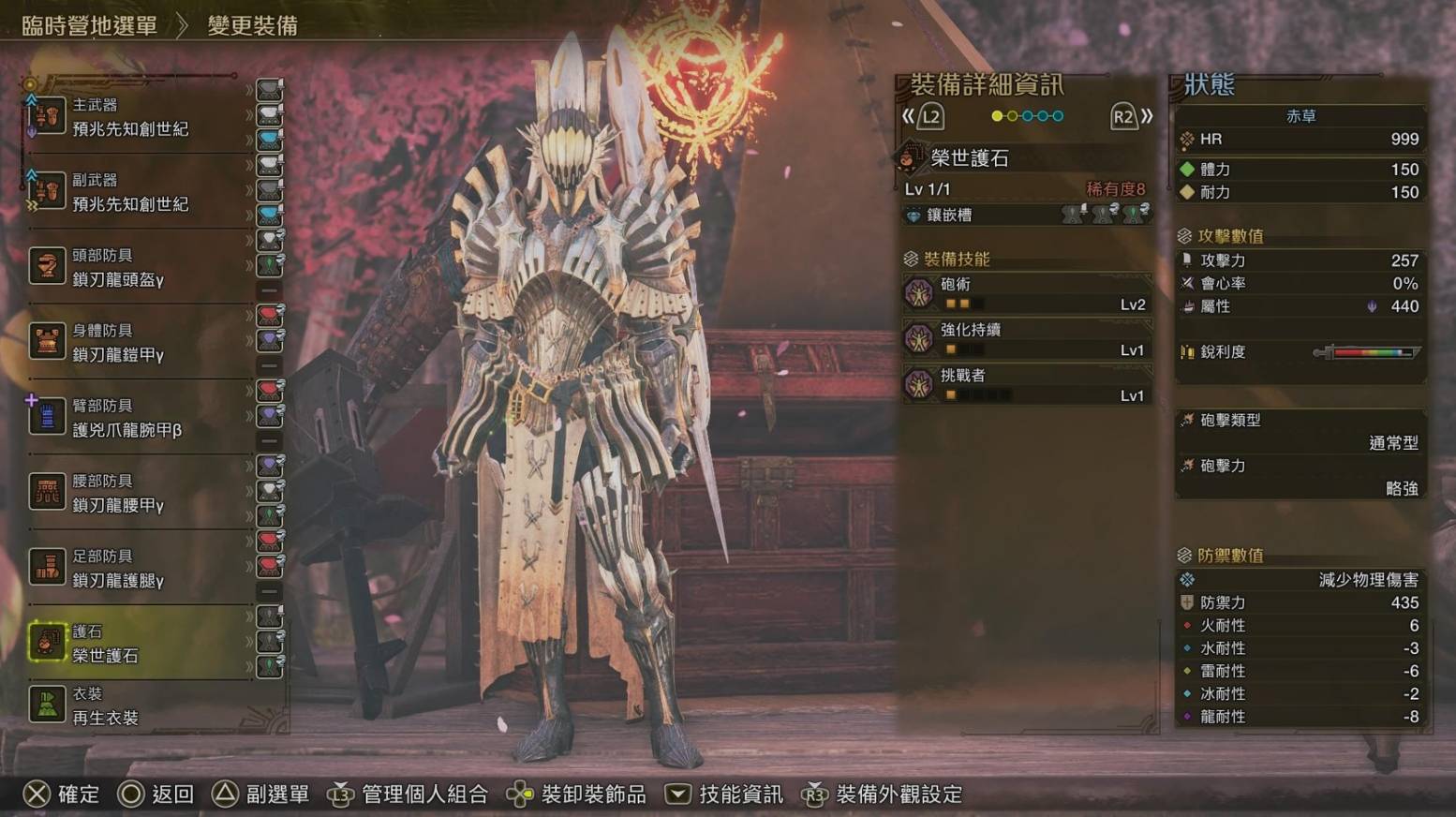
Task: Show the 強化持續 skill entry
Action: coord(1027,339)
